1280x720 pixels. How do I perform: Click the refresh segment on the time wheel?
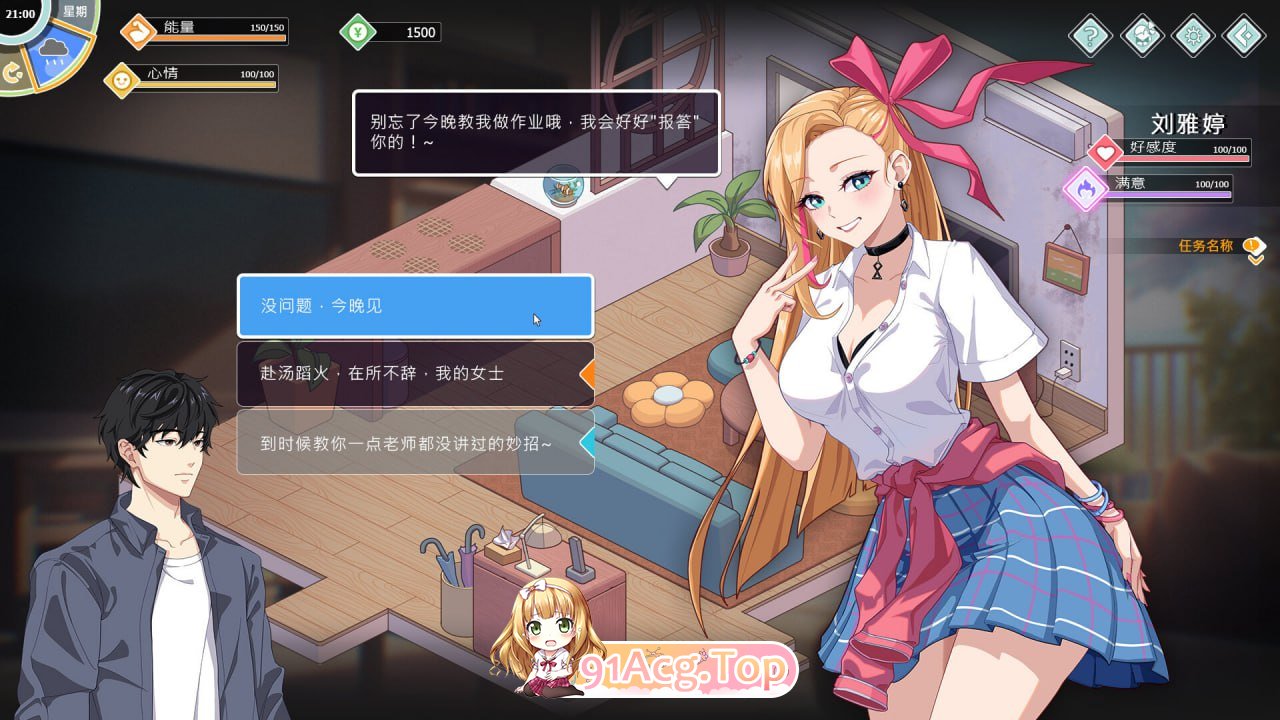[14, 70]
